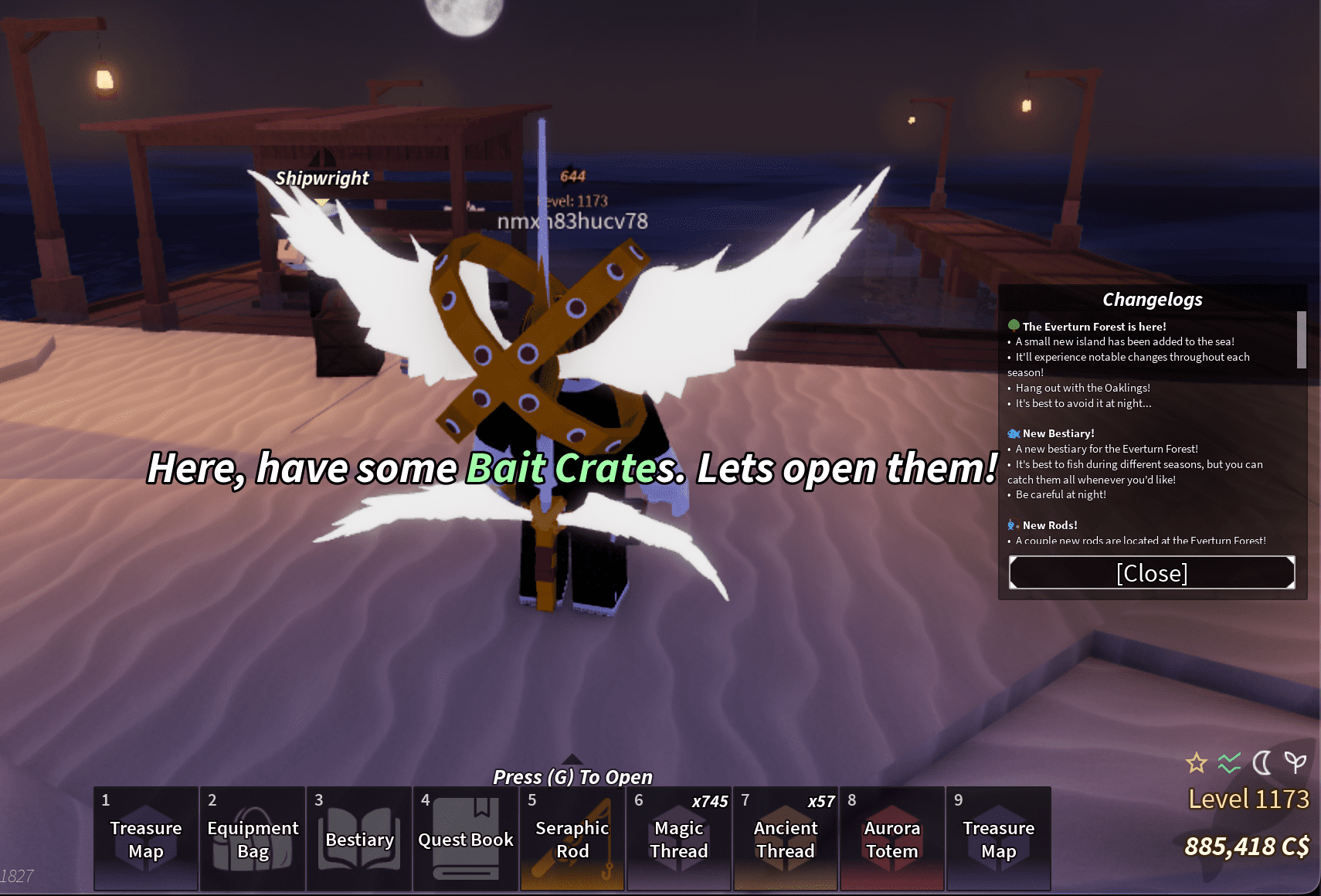Toggle the moon night-time indicator
This screenshot has width=1321, height=896.
[1262, 763]
